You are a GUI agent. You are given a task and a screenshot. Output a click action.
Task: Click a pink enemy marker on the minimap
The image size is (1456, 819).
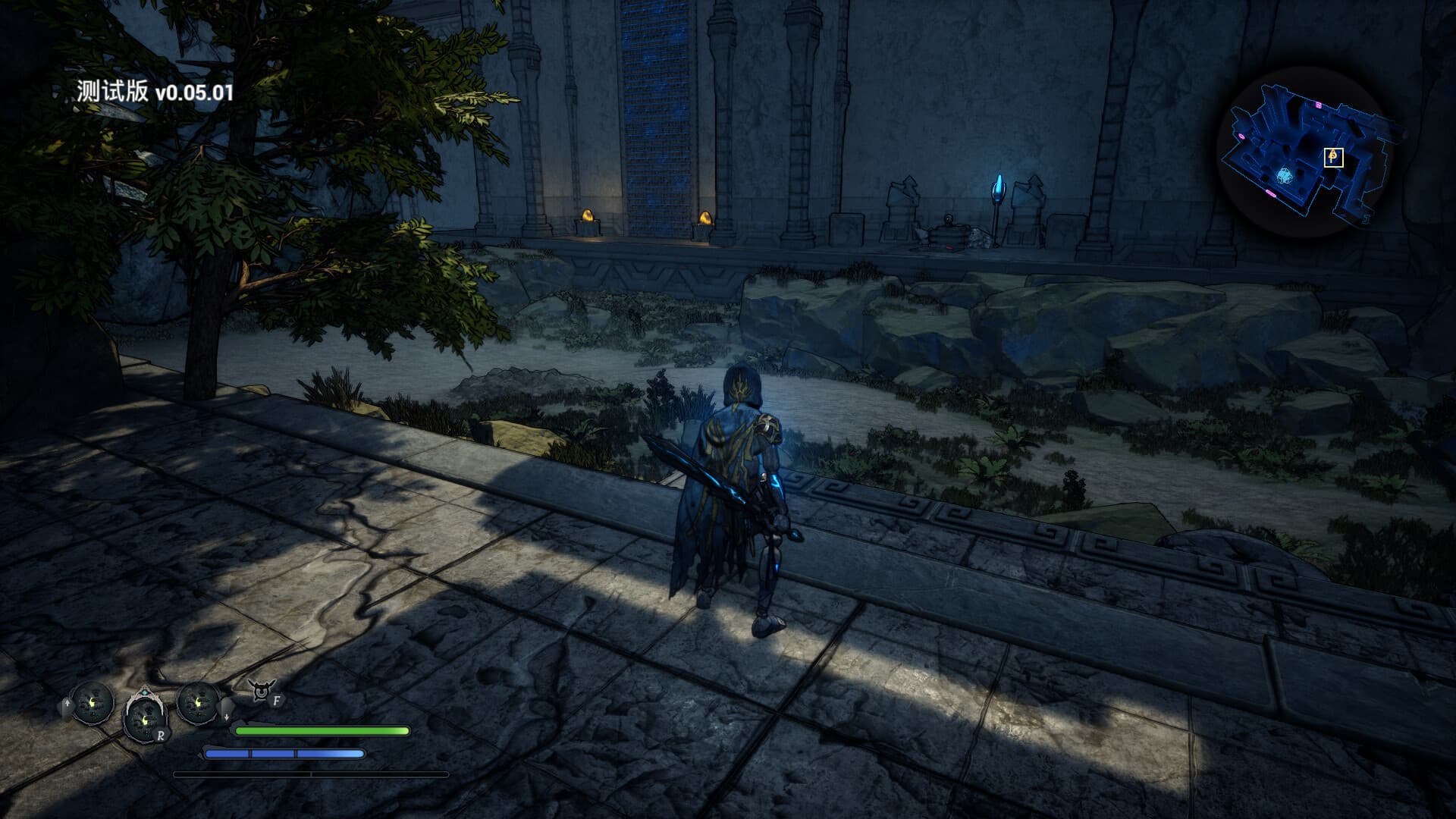[x=1318, y=105]
